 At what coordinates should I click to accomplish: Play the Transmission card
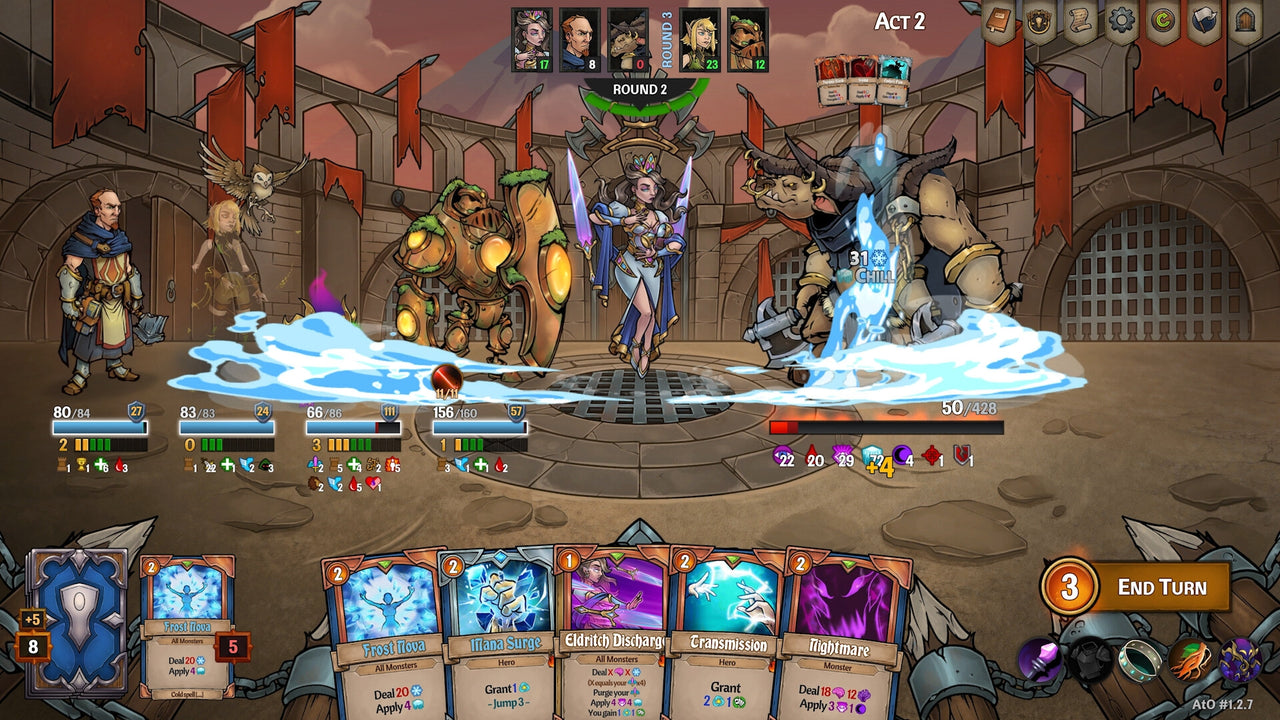pos(728,630)
